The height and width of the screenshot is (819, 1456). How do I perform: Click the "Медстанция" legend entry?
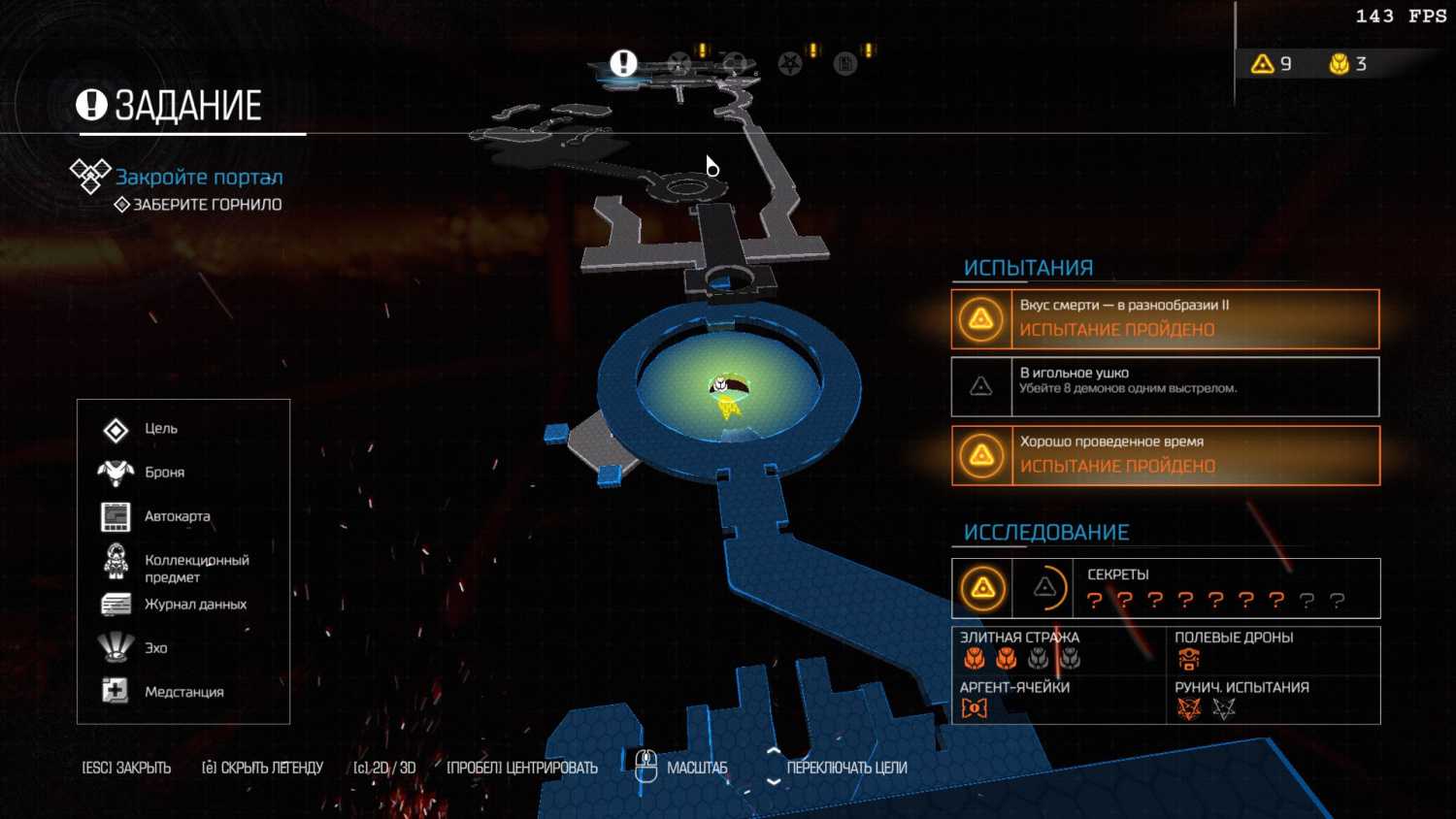coord(183,692)
